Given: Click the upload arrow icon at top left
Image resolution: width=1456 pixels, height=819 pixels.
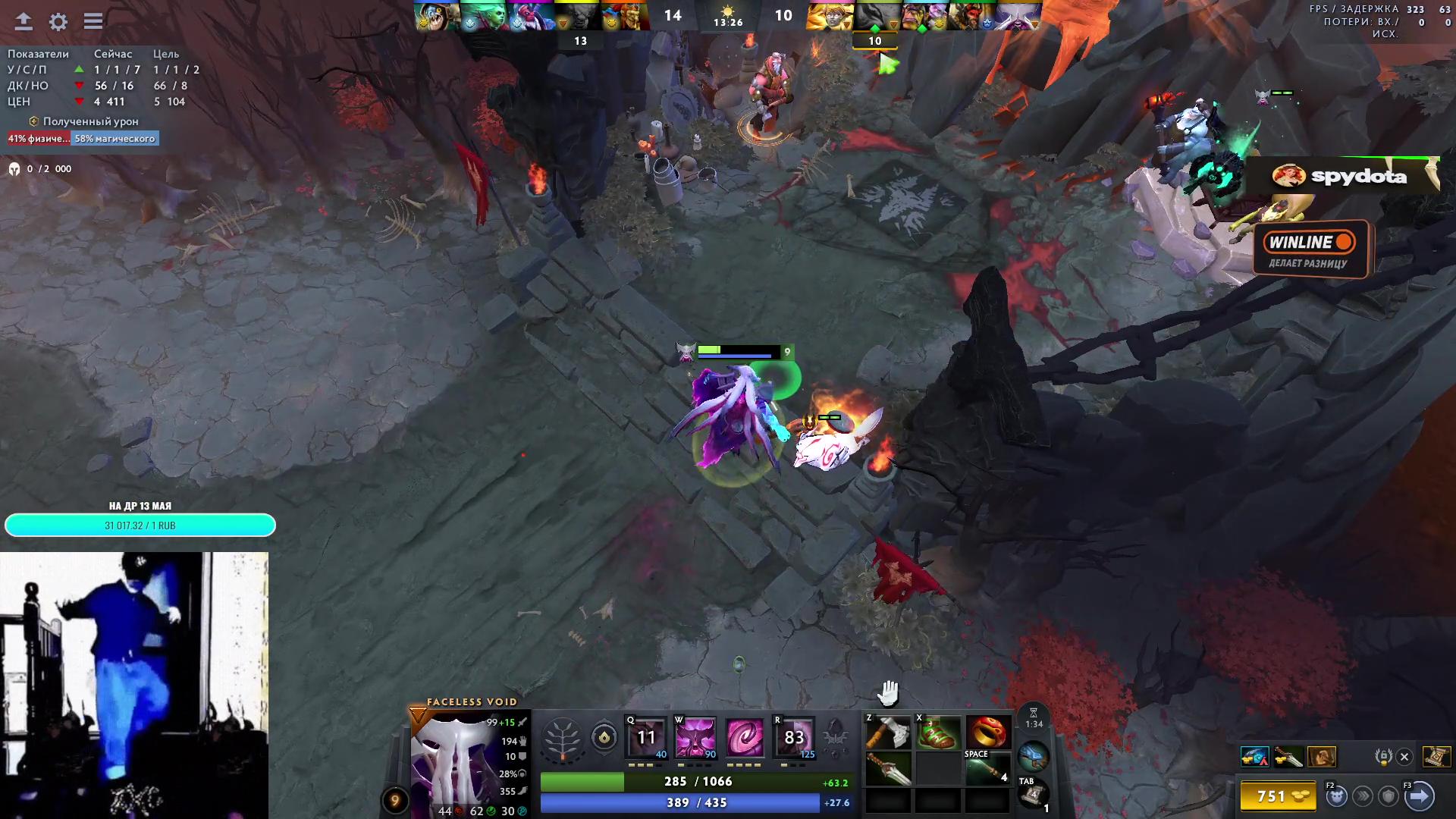Looking at the screenshot, I should [x=24, y=21].
